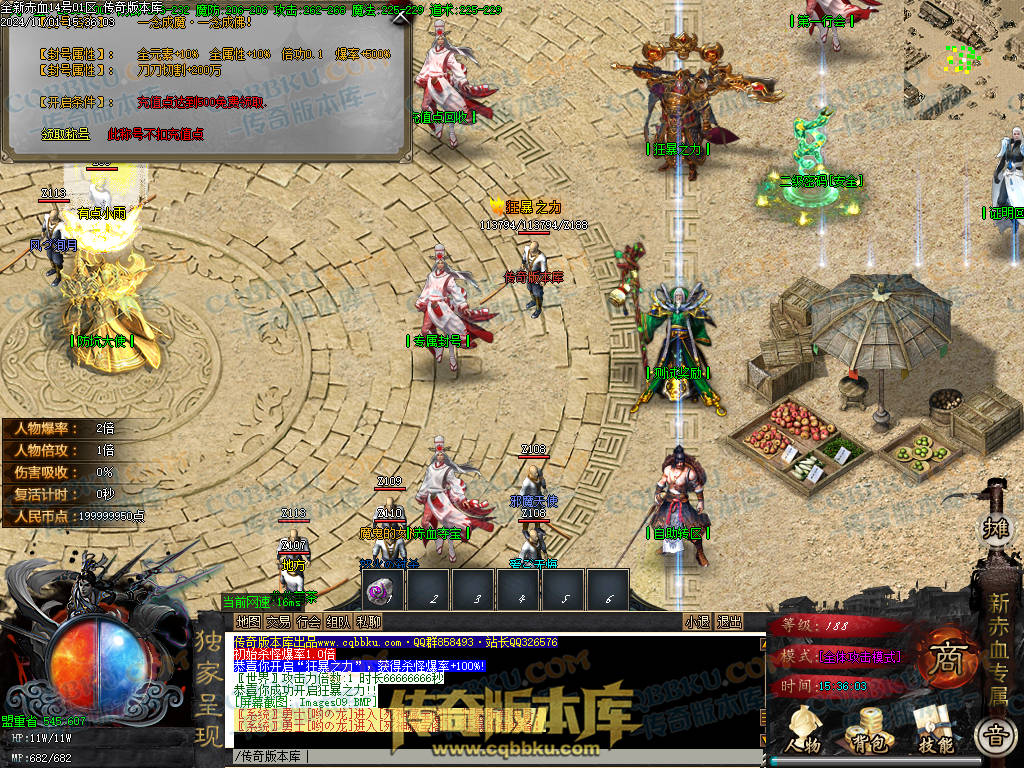The width and height of the screenshot is (1024, 768).
Task: Change the 全体攻击模式 attack mode
Action: tap(858, 656)
